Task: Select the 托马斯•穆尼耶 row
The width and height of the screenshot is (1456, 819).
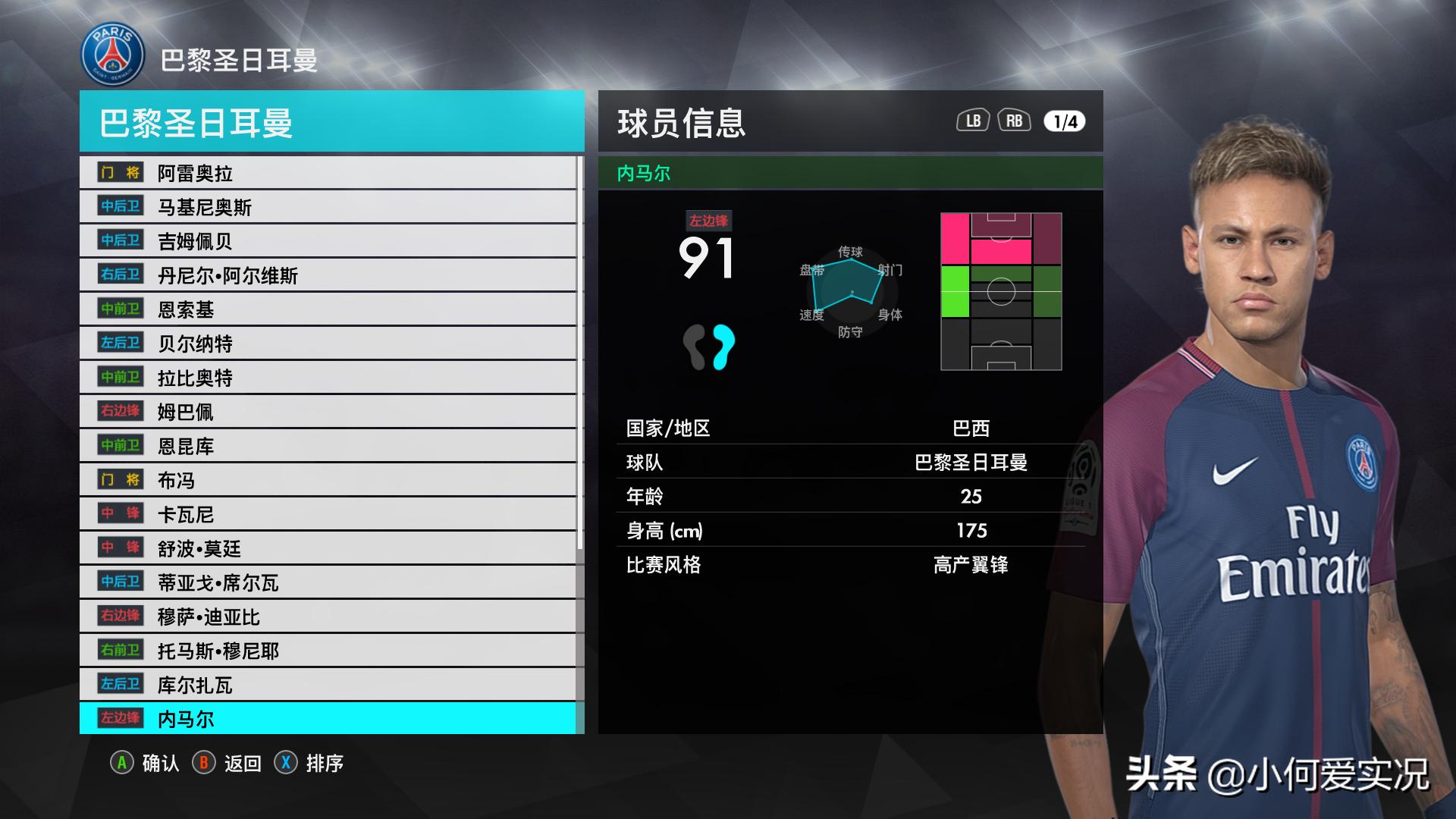Action: tap(328, 651)
